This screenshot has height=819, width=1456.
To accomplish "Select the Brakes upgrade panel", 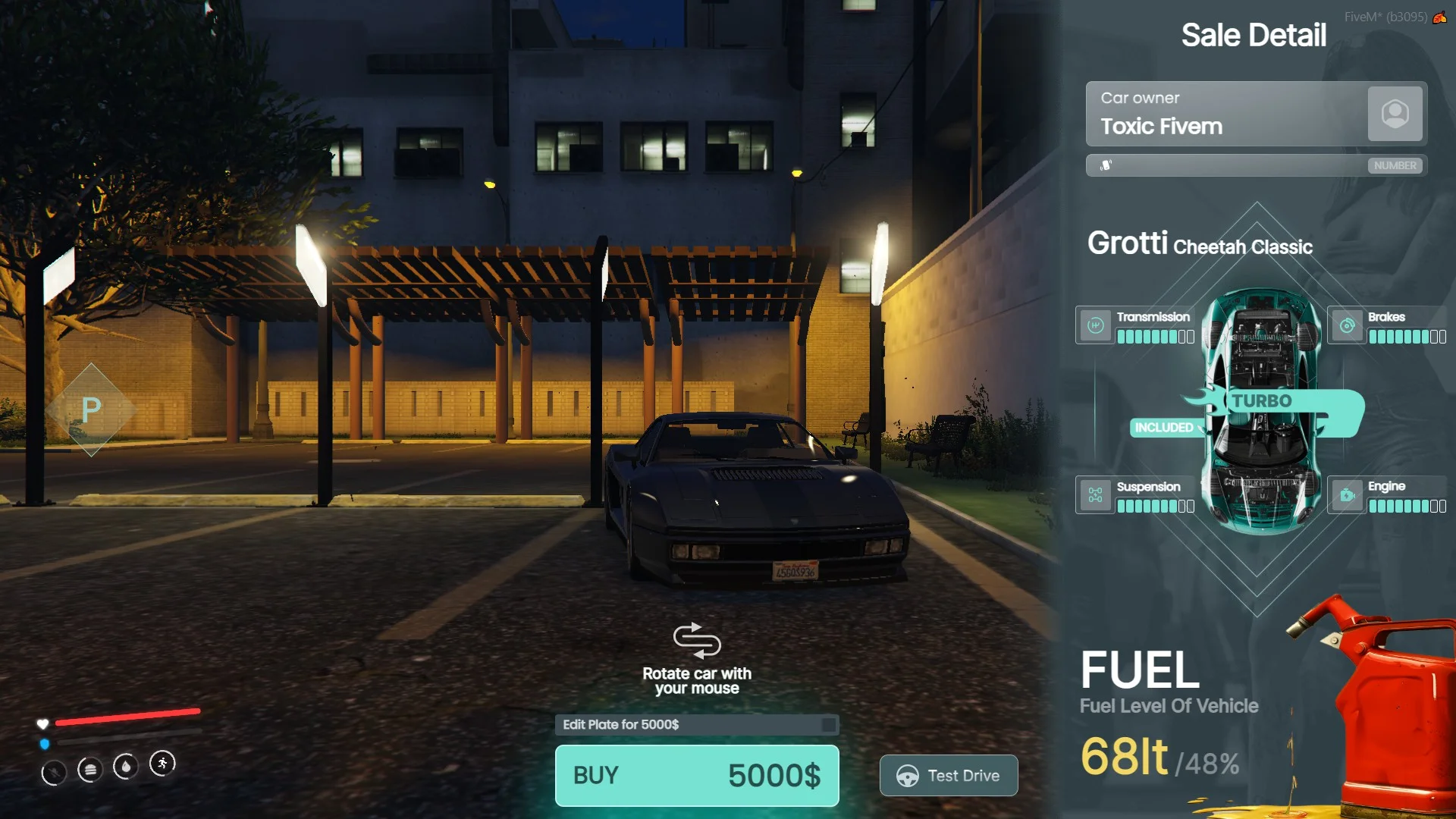I will pos(1387,326).
